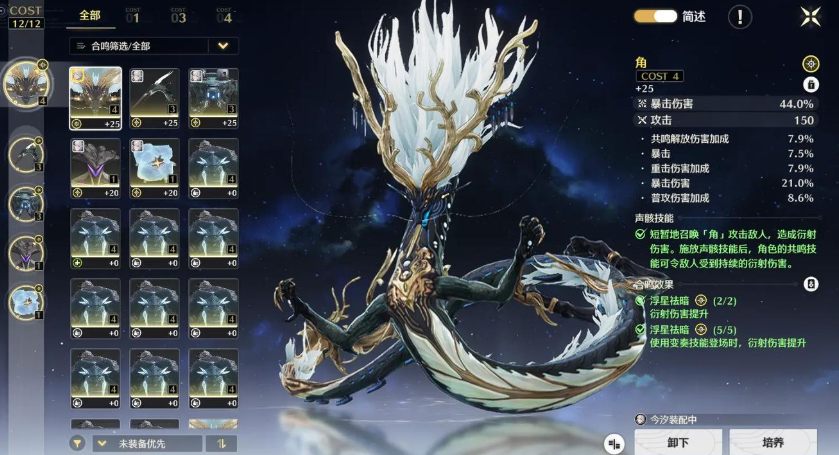The height and width of the screenshot is (455, 839).
Task: Select the COST 04 tab
Action: pos(223,15)
